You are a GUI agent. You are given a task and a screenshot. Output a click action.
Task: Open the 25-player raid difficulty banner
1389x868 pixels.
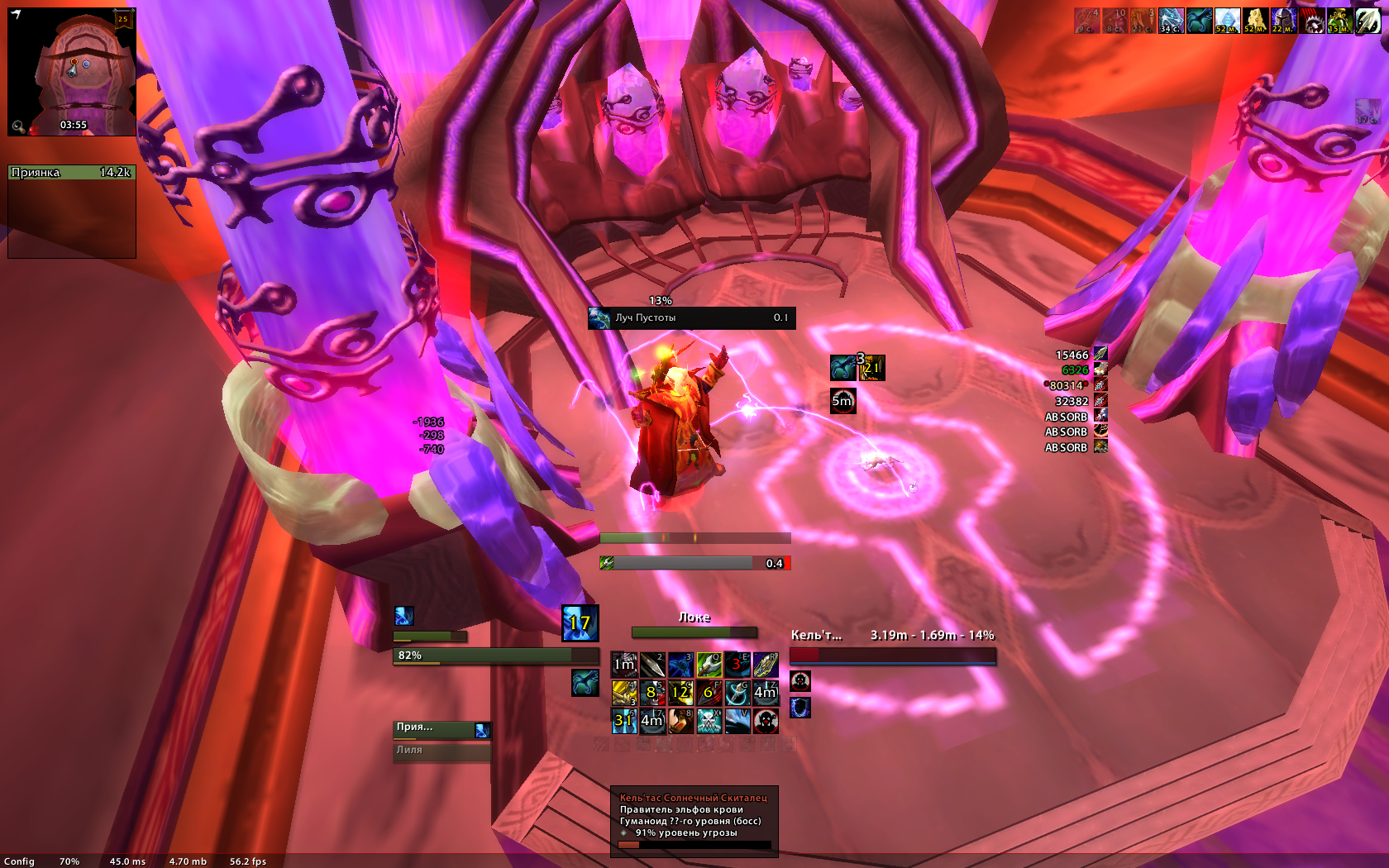[x=123, y=18]
